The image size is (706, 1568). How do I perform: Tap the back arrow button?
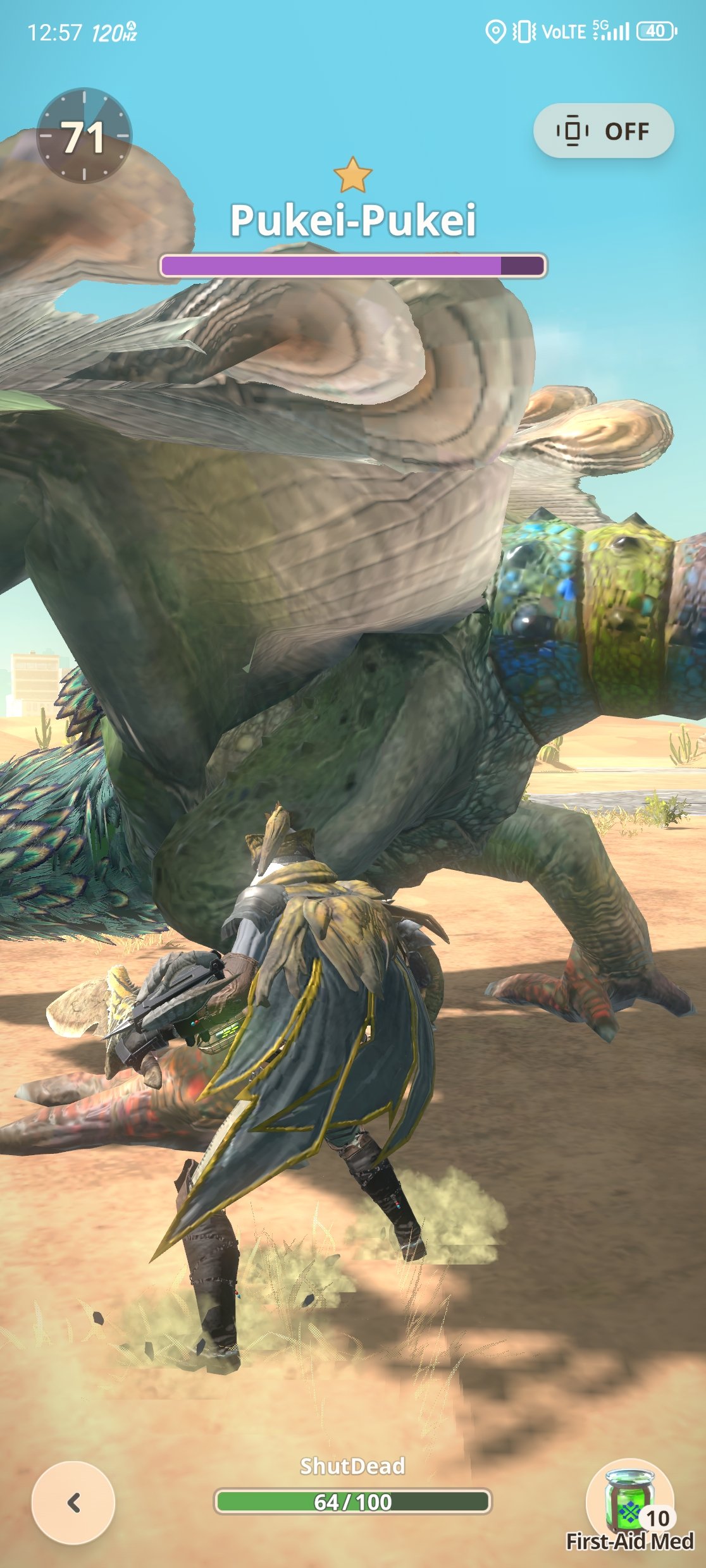pos(73,1502)
